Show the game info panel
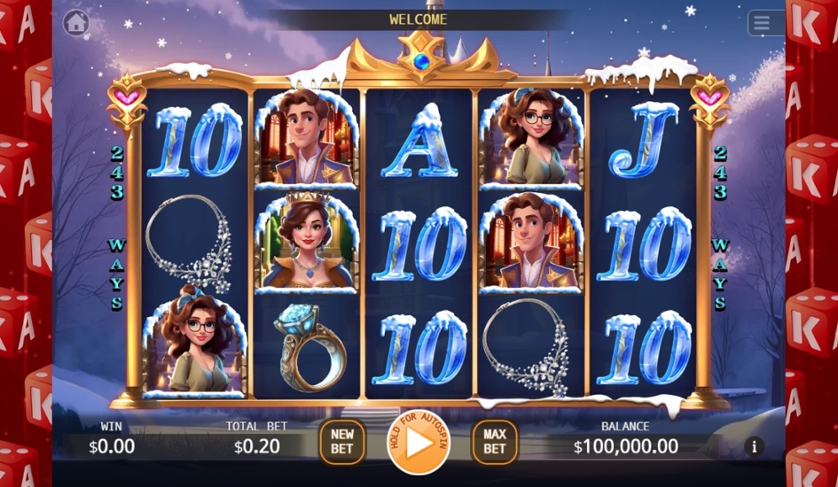 click(753, 446)
